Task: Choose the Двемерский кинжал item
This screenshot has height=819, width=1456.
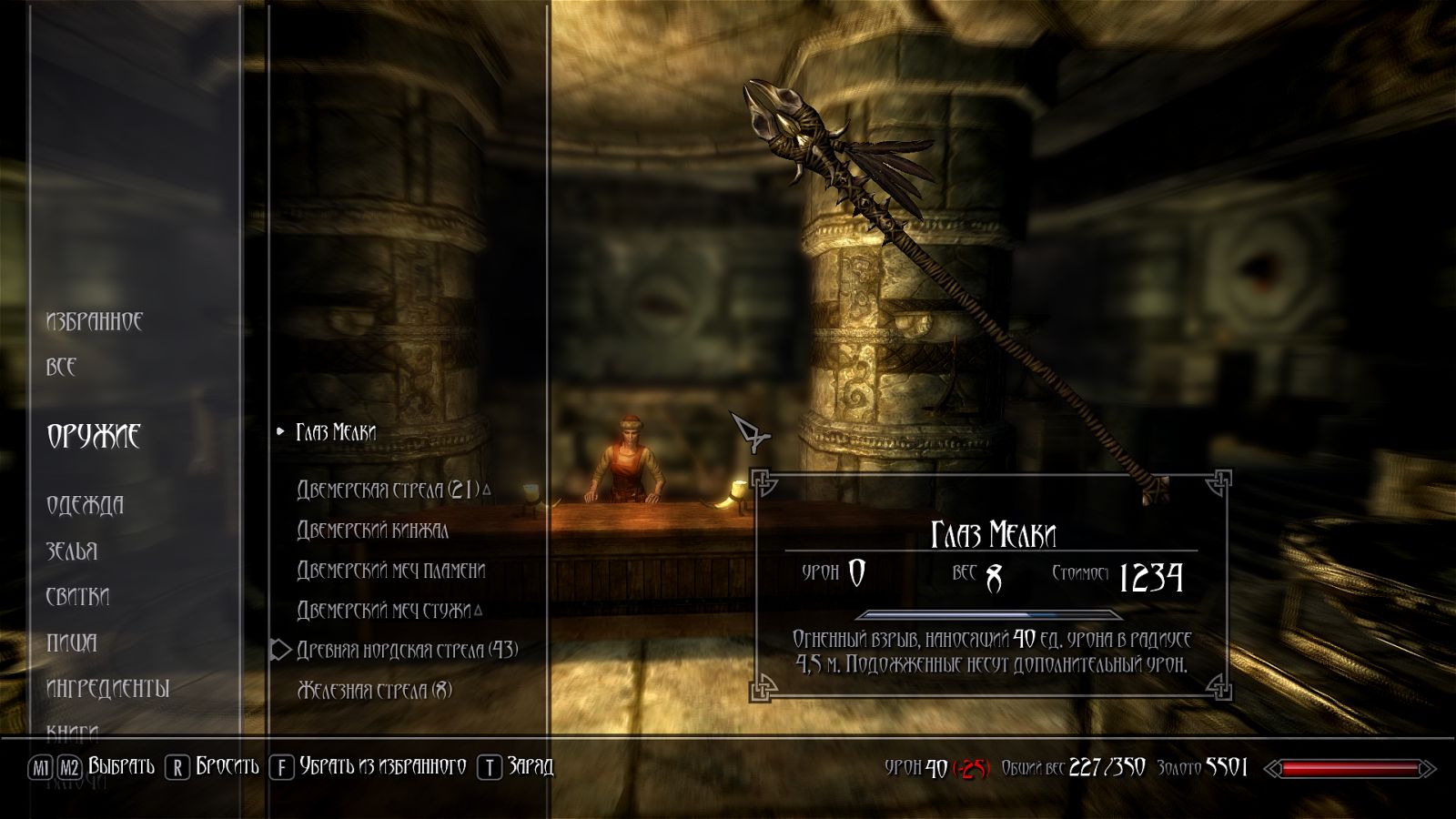Action: pyautogui.click(x=372, y=530)
